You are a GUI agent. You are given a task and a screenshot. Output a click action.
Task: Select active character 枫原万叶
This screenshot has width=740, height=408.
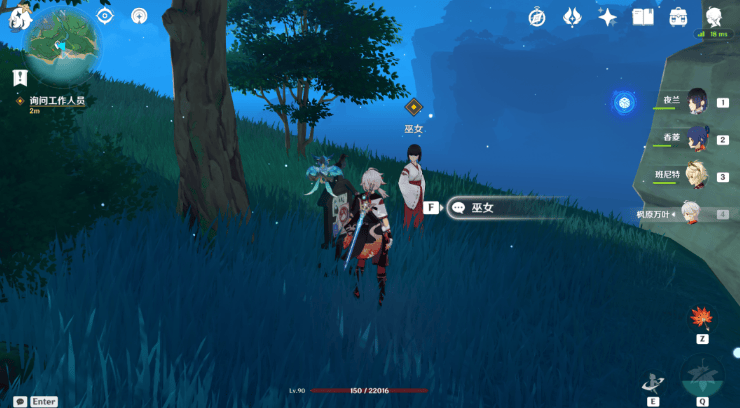[x=692, y=212]
